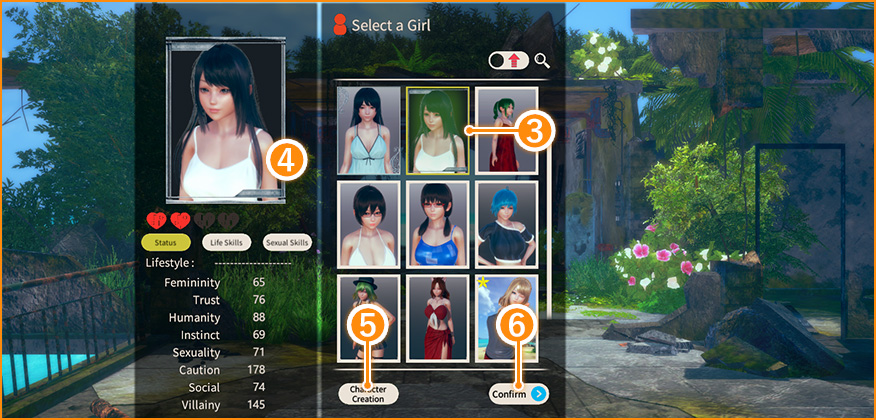Choose the twin-tailed girl in blue swimsuit
Image resolution: width=876 pixels, height=420 pixels.
point(437,224)
